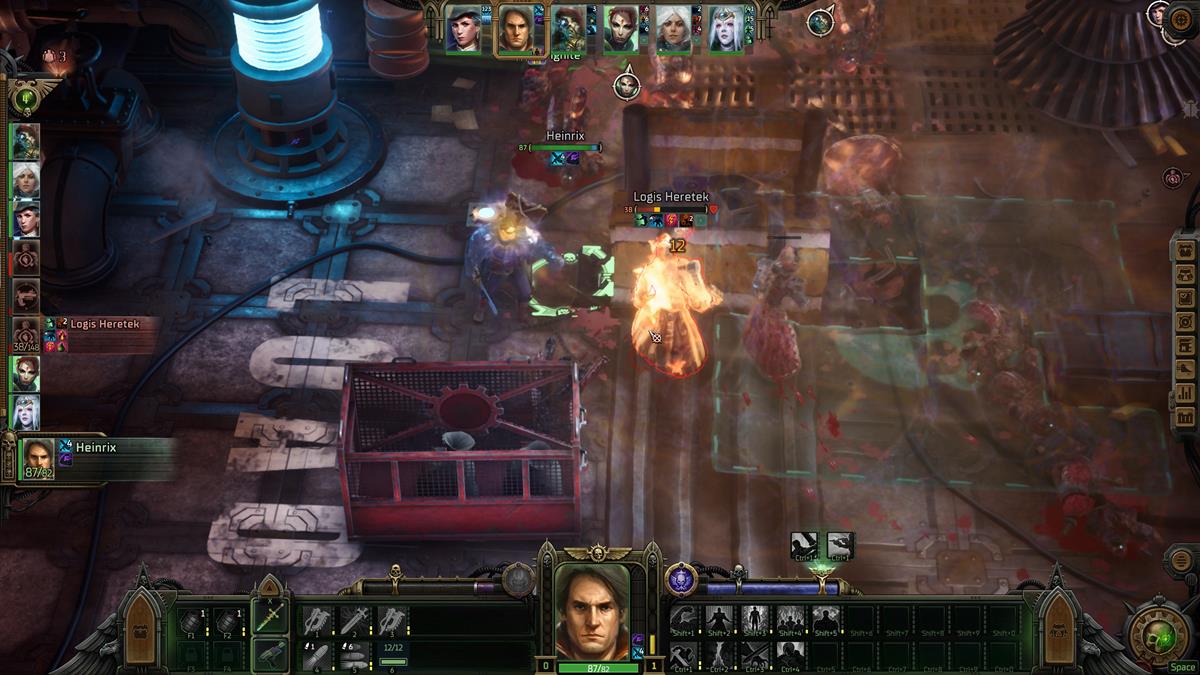Click Logis Heretek in the initiative order list
1200x675 pixels.
point(26,334)
